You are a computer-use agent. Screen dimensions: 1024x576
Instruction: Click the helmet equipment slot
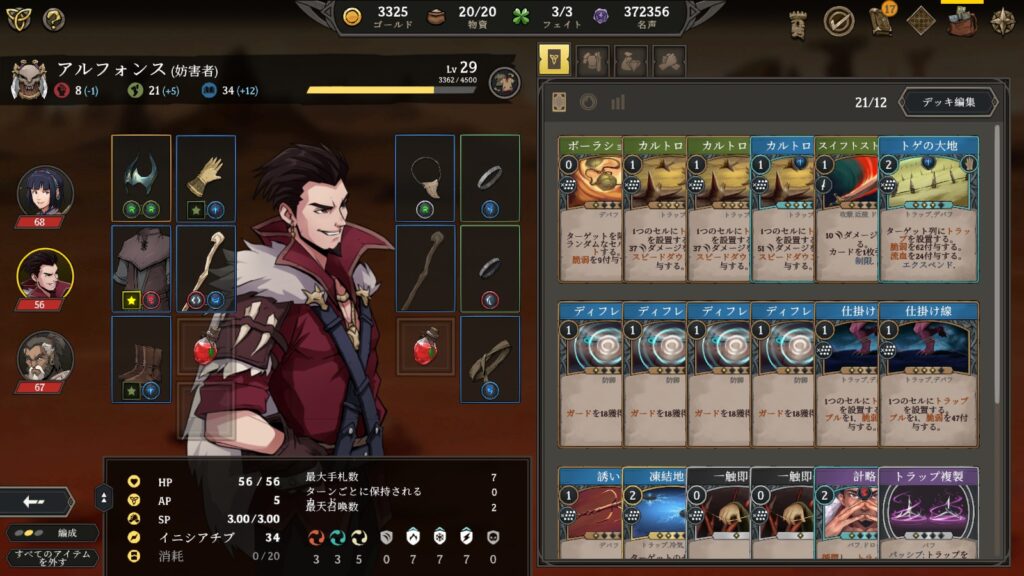141,178
